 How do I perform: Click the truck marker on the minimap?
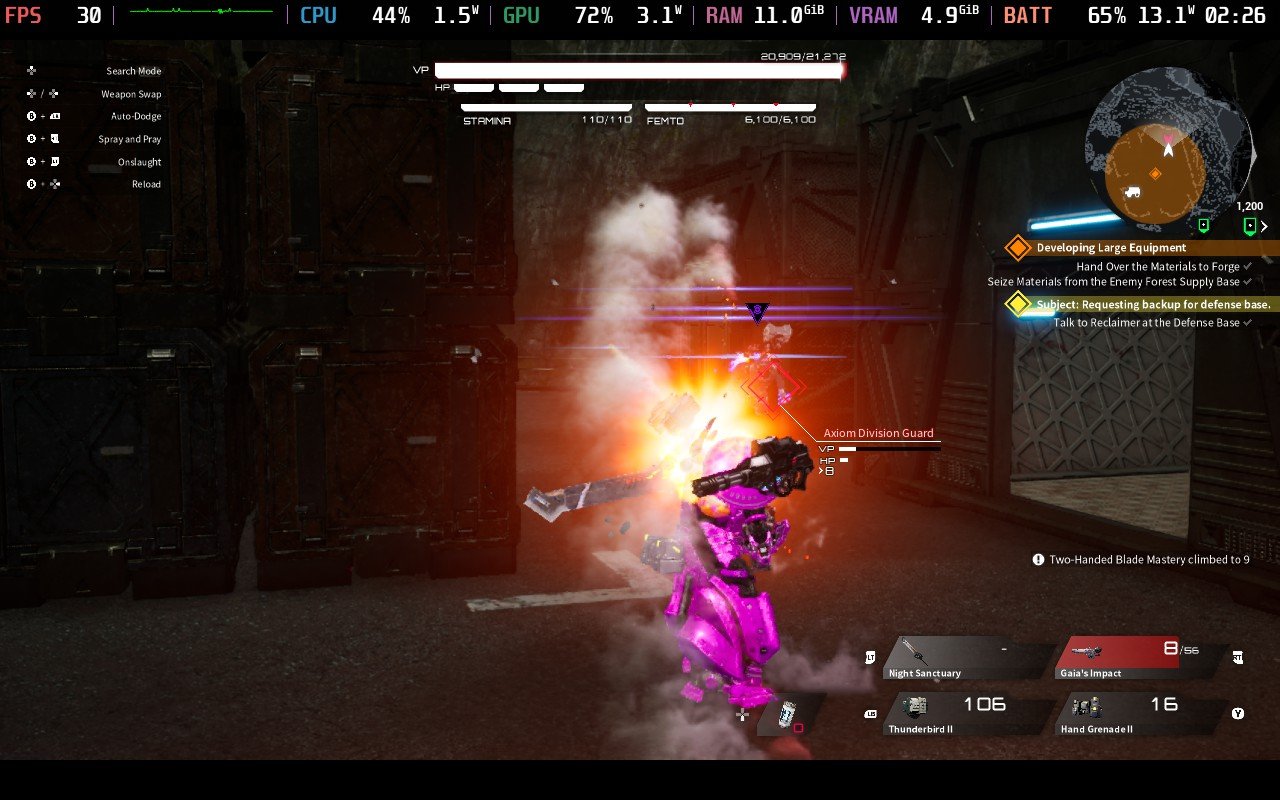pos(1133,192)
